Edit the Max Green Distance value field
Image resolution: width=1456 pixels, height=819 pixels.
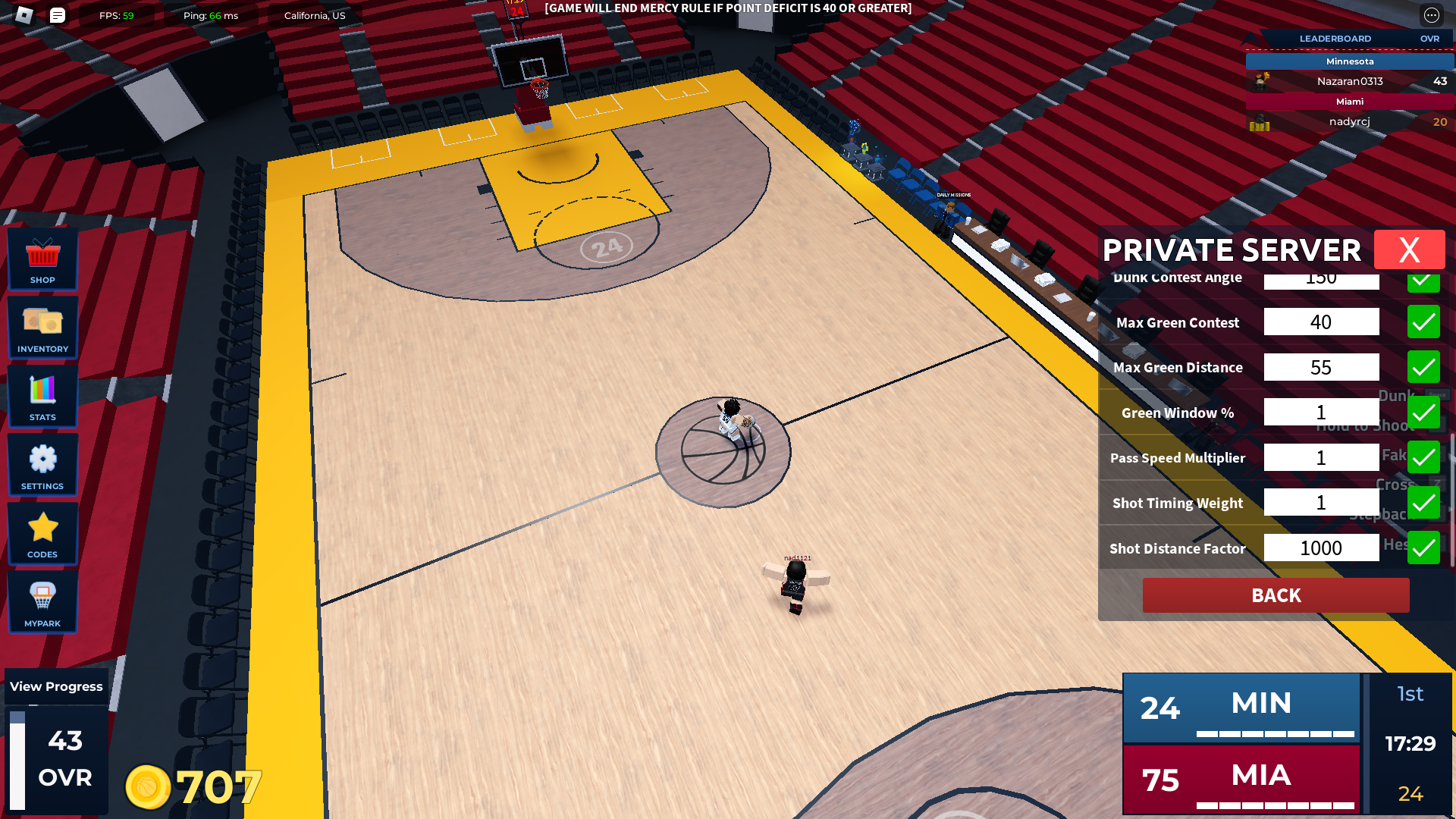click(1321, 367)
